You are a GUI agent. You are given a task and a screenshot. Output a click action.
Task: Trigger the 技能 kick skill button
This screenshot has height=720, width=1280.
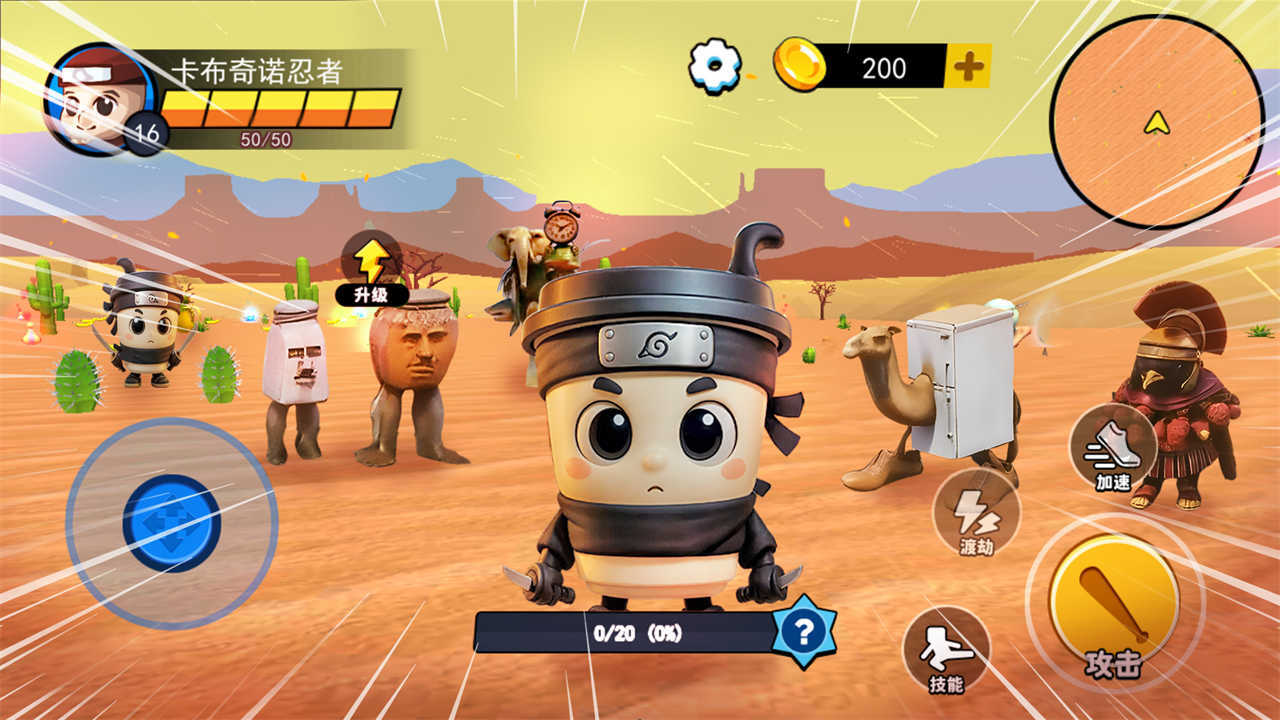point(945,650)
